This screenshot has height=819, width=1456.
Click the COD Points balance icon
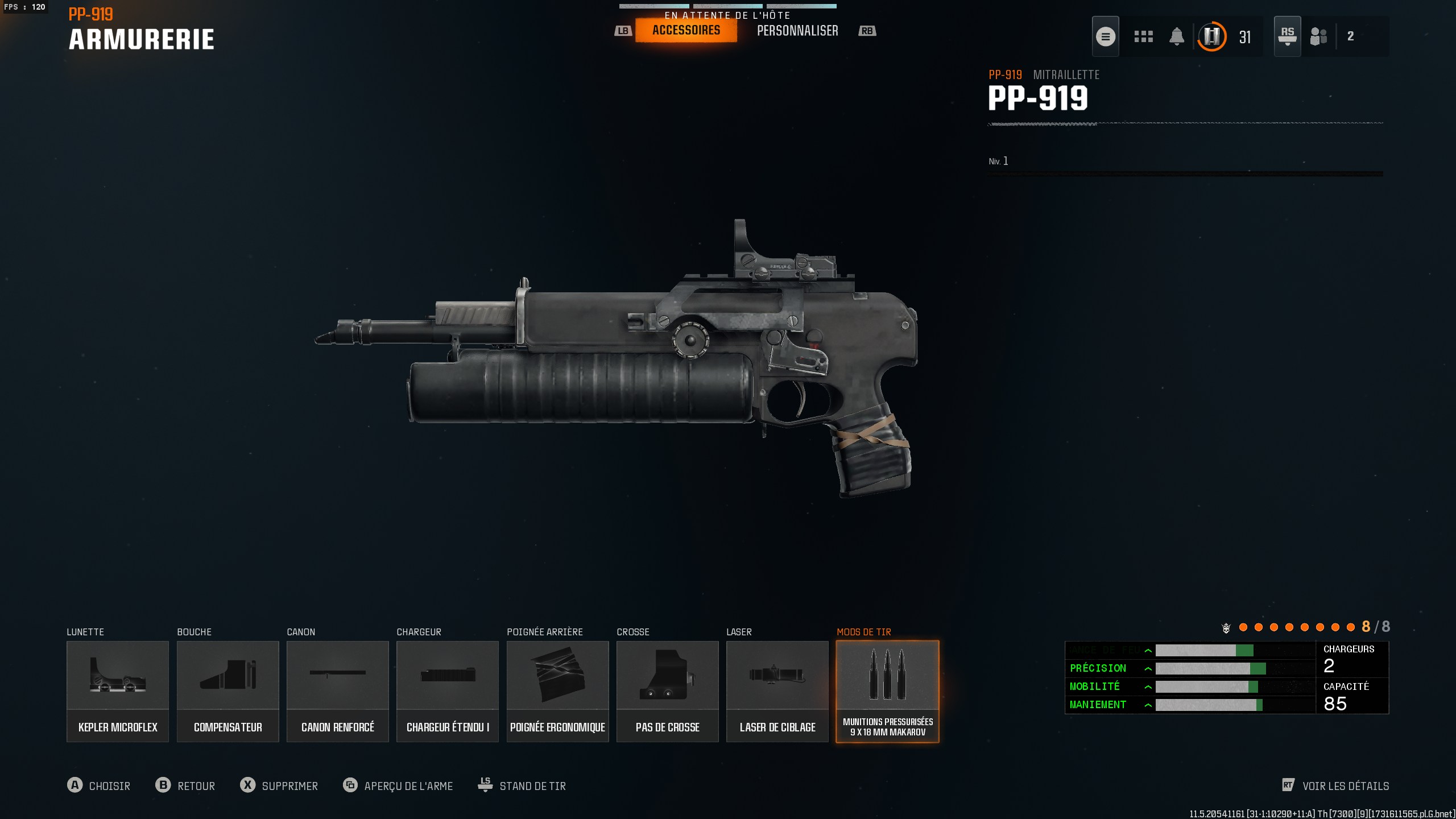pyautogui.click(x=1213, y=36)
